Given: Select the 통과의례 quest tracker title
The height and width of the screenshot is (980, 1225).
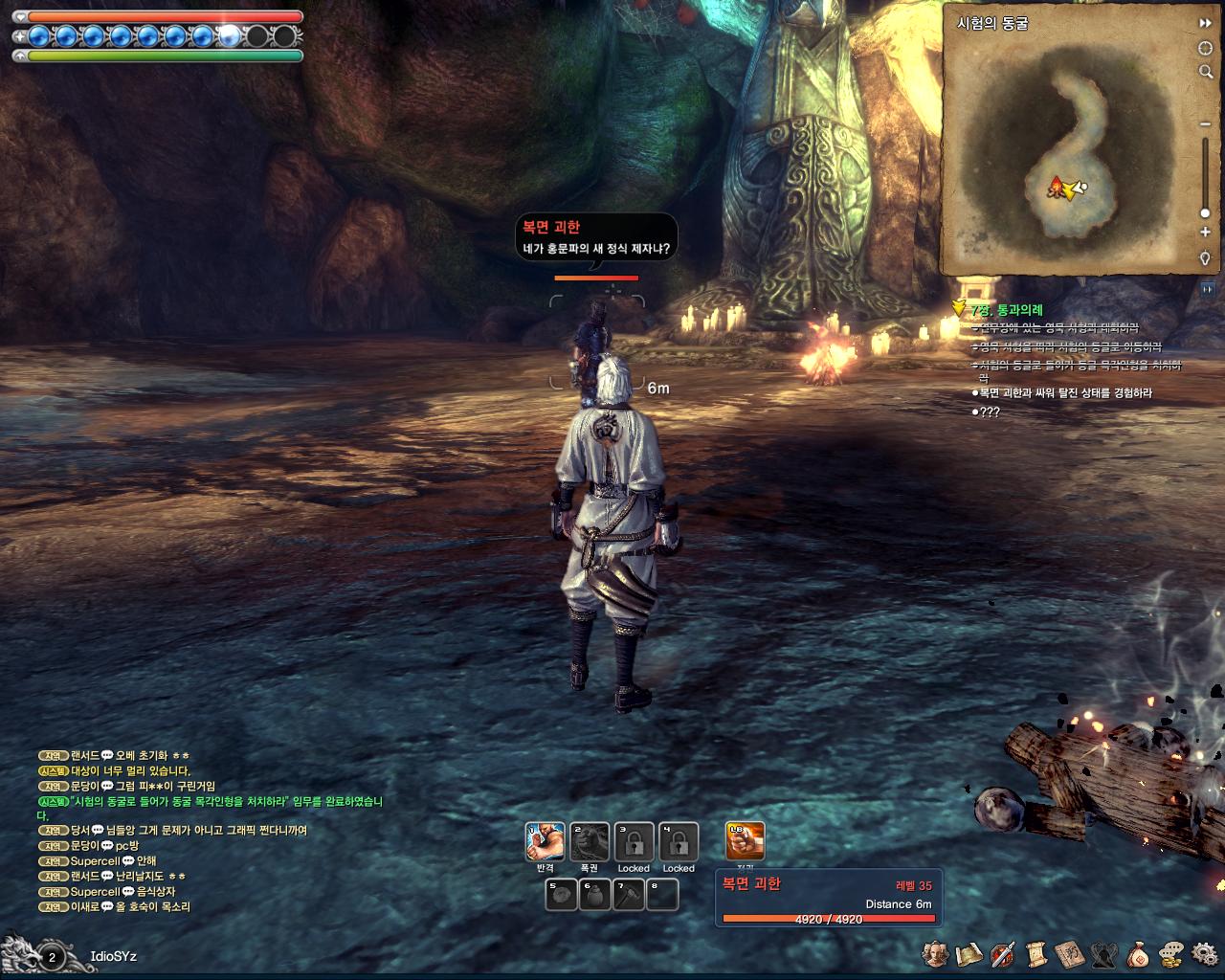Looking at the screenshot, I should pyautogui.click(x=1006, y=310).
